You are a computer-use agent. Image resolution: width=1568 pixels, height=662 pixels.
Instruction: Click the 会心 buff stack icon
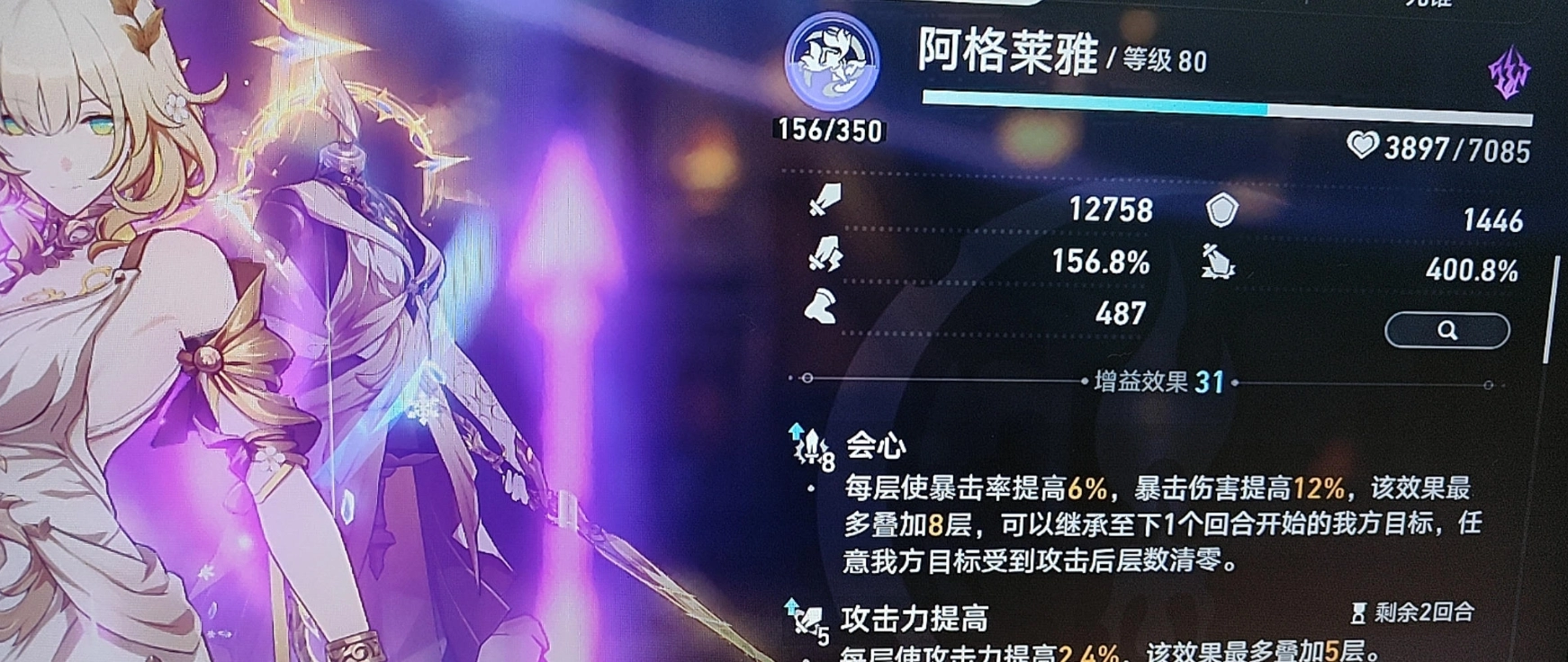coord(809,445)
